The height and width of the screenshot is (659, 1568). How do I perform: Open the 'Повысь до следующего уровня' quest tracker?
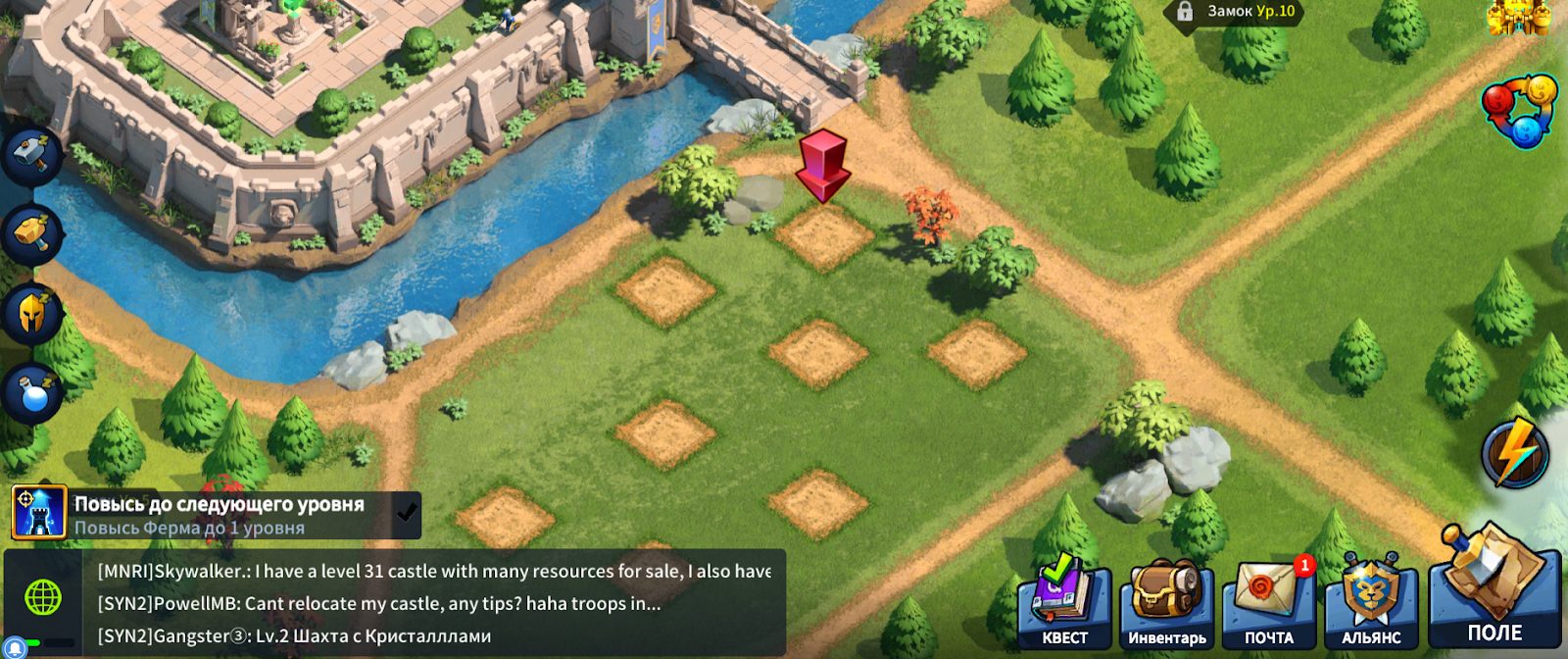coord(218,515)
